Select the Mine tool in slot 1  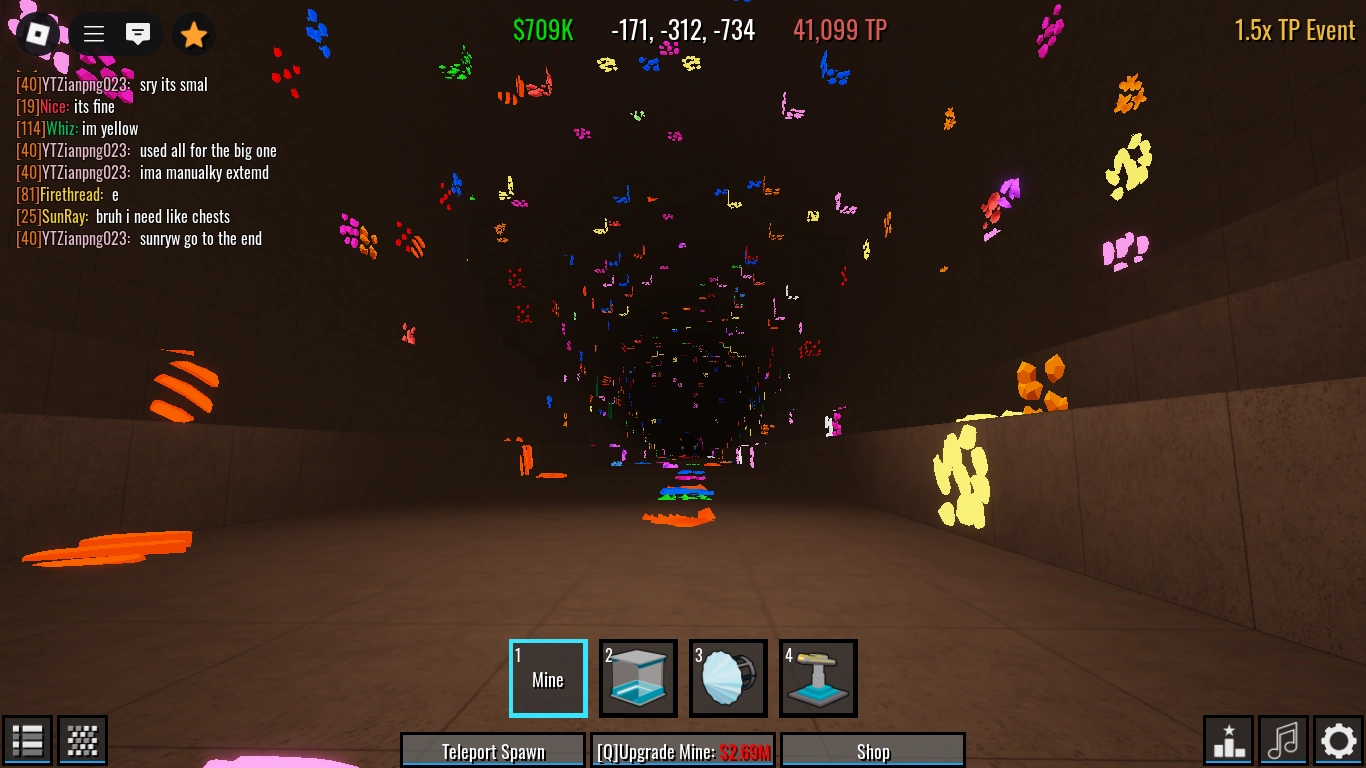[x=547, y=678]
